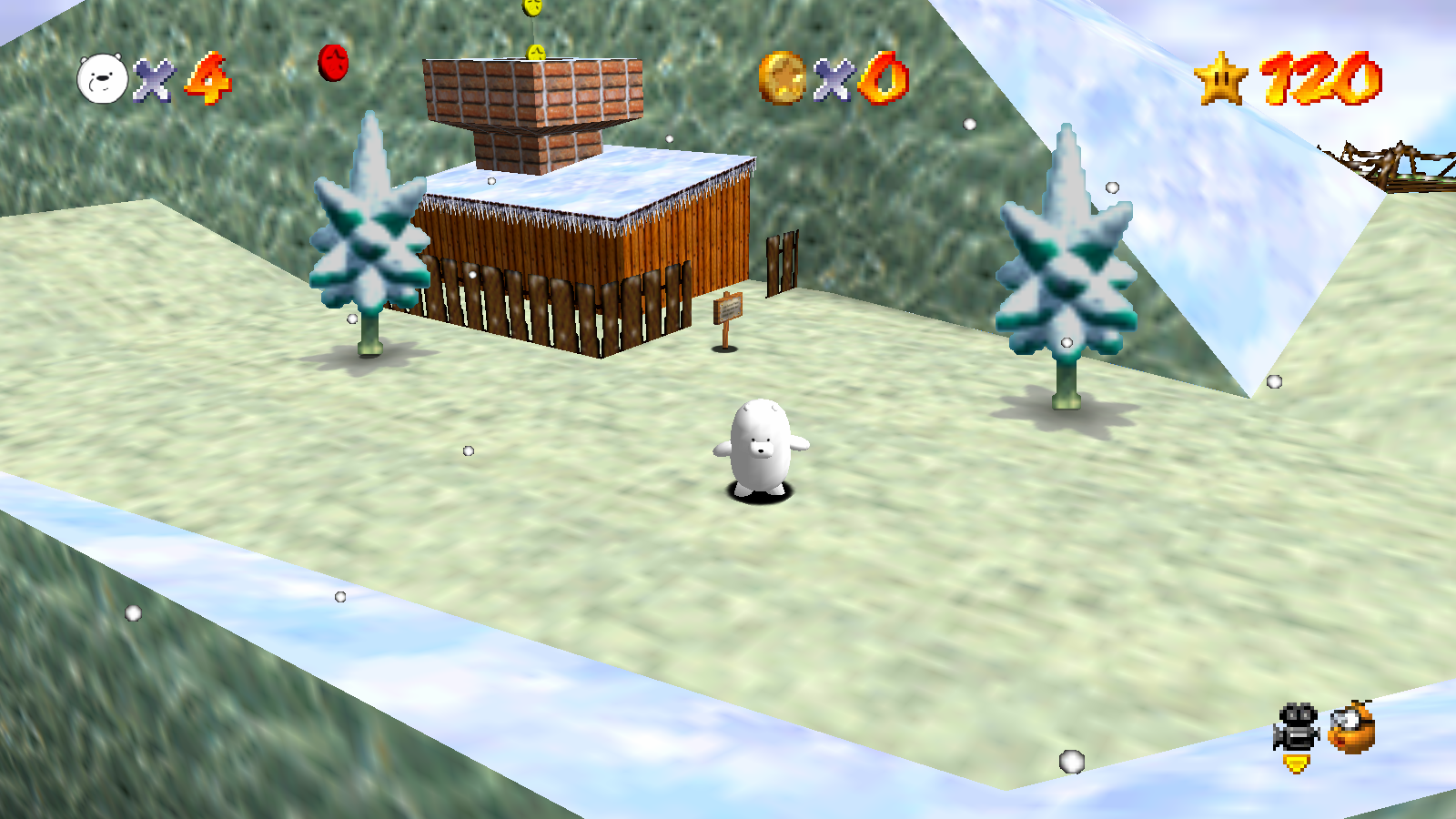Click the power star icon
This screenshot has width=1456, height=819.
pyautogui.click(x=1222, y=78)
